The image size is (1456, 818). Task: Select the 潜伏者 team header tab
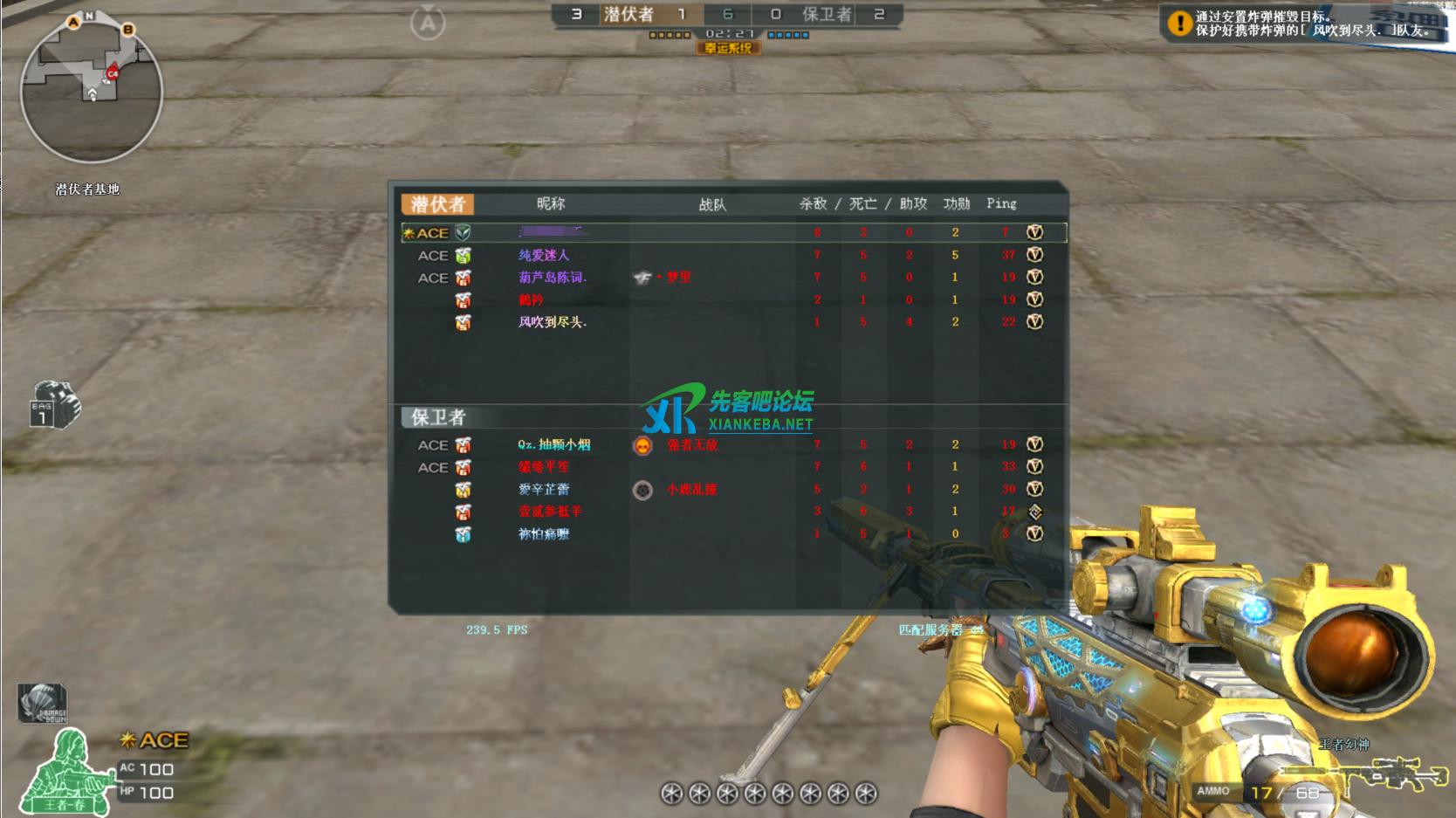coord(436,202)
